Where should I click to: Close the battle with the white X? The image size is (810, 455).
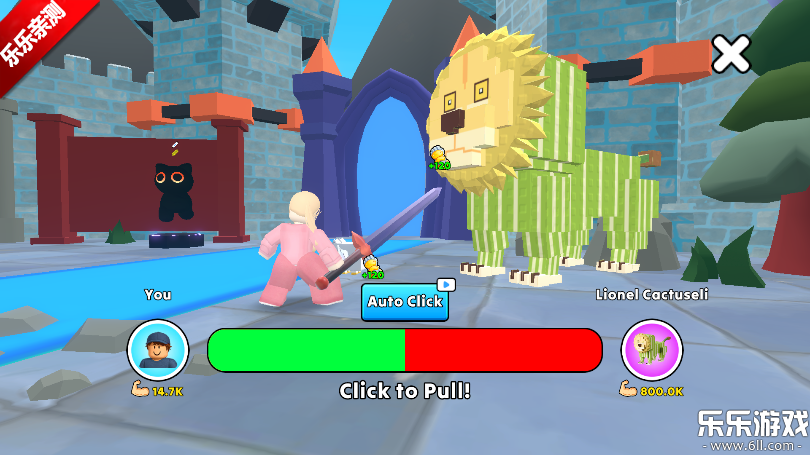731,54
